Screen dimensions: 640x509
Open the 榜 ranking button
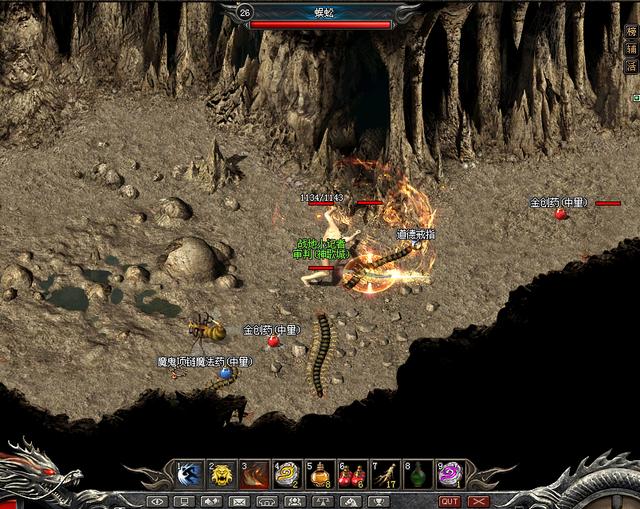pyautogui.click(x=631, y=30)
